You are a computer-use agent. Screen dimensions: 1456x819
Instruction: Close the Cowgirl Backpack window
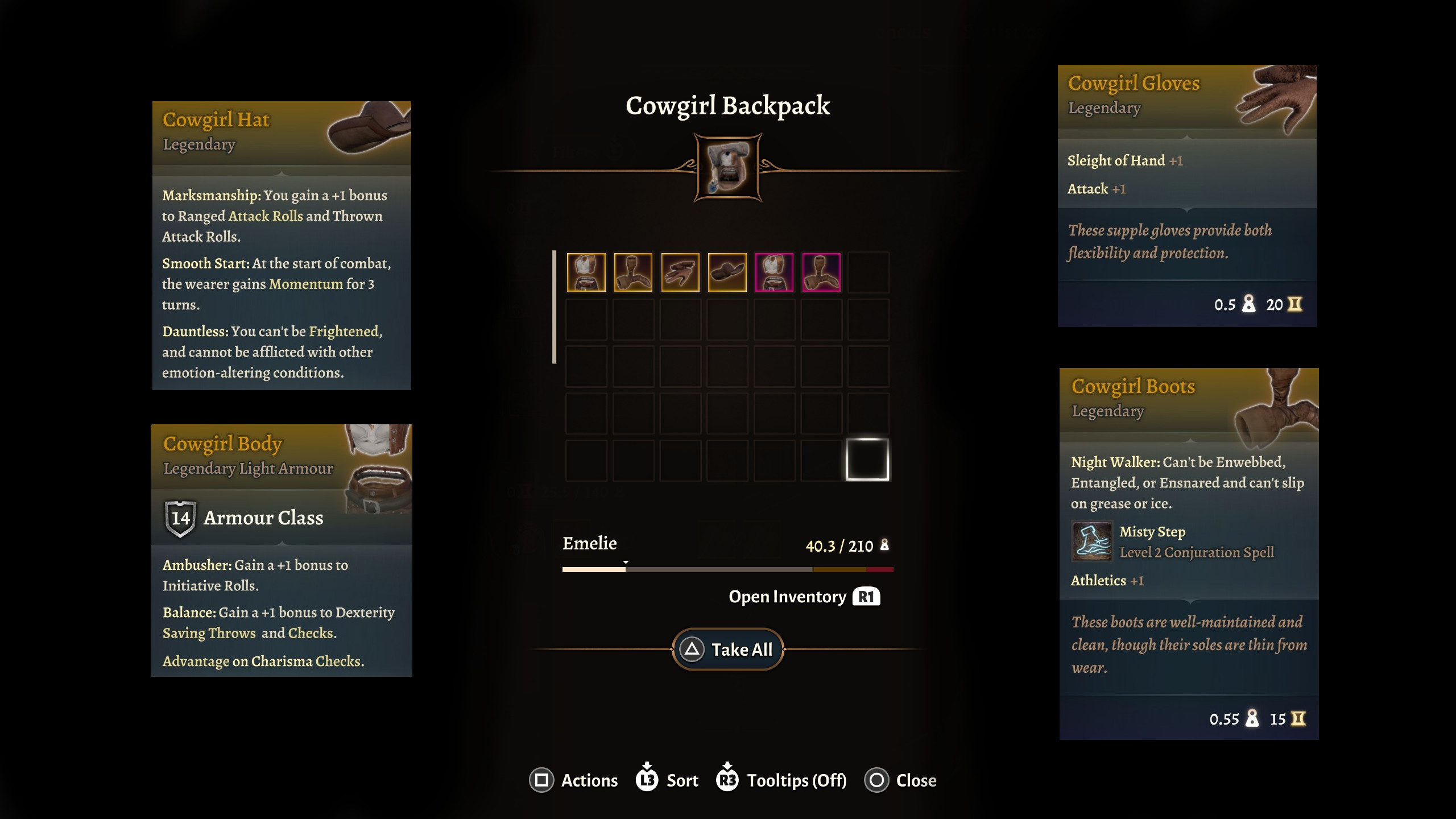coord(900,780)
